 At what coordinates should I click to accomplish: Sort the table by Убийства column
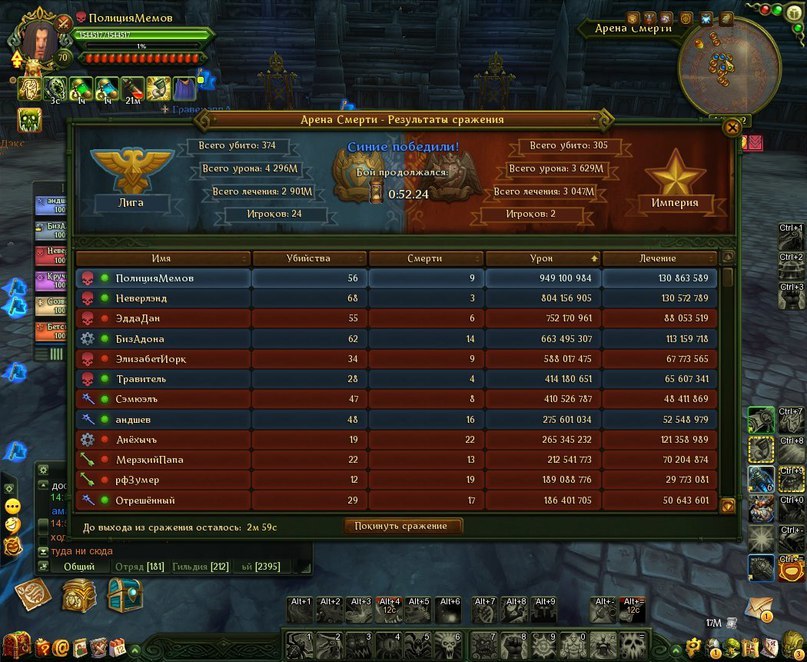[x=308, y=258]
